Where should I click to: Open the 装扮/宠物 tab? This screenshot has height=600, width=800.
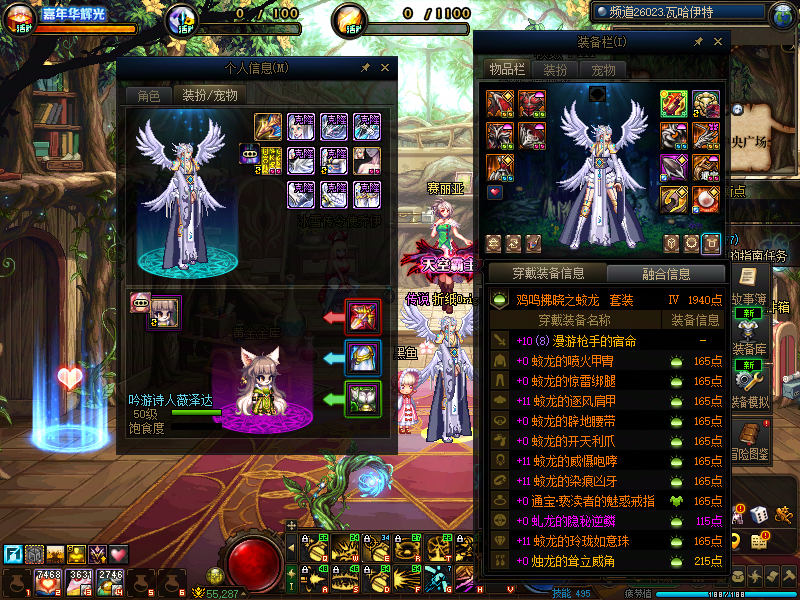208,96
